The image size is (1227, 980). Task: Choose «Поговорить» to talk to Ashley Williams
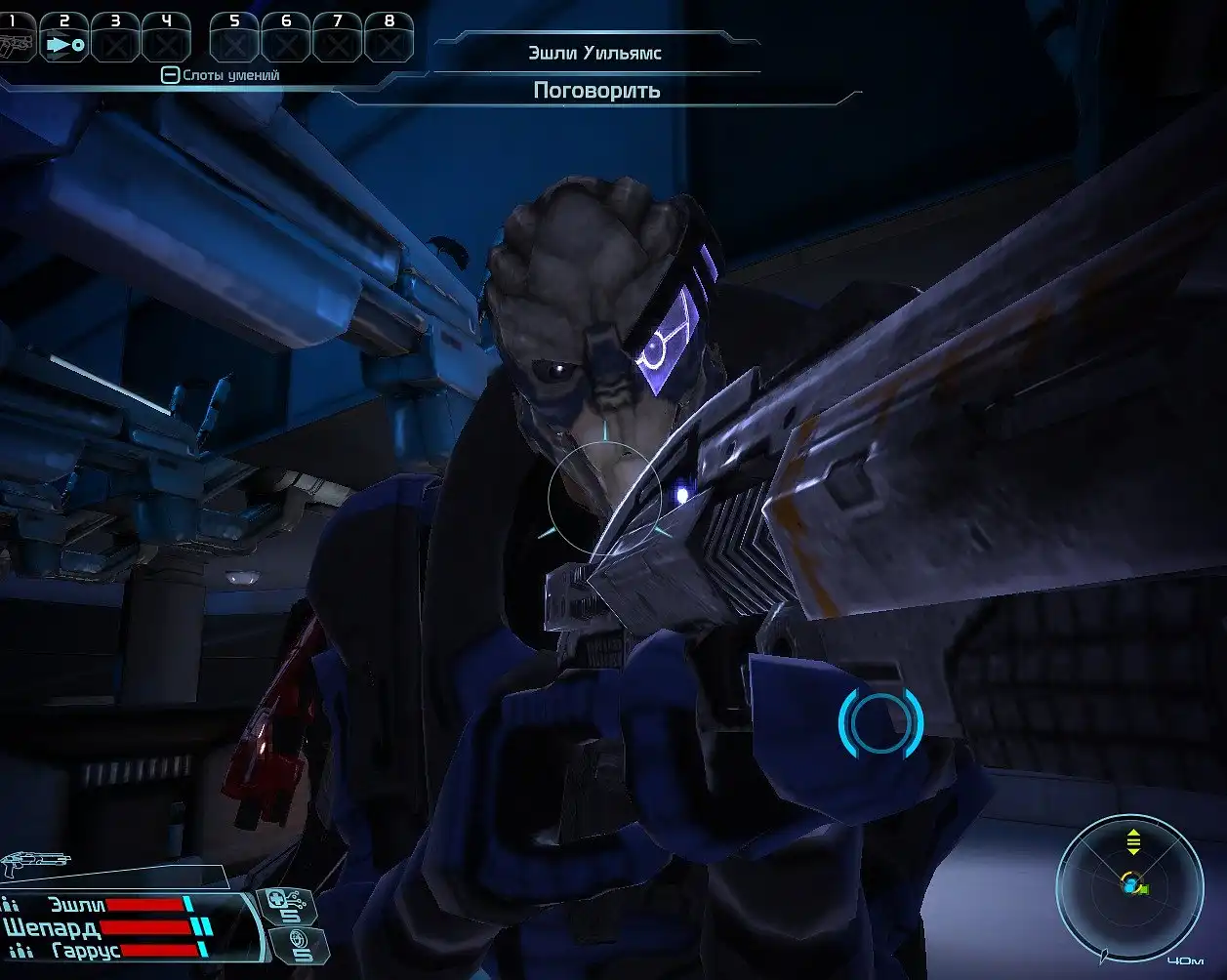pyautogui.click(x=596, y=91)
